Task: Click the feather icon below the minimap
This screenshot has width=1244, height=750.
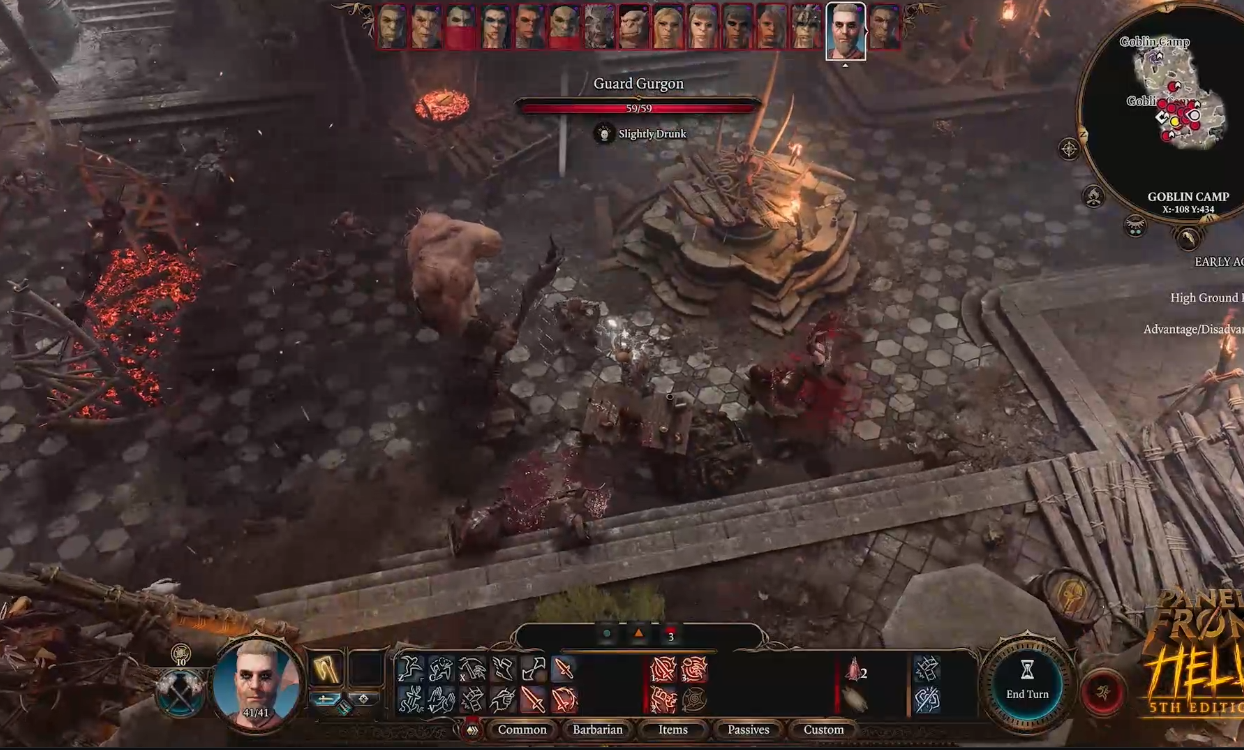Action: (1187, 238)
